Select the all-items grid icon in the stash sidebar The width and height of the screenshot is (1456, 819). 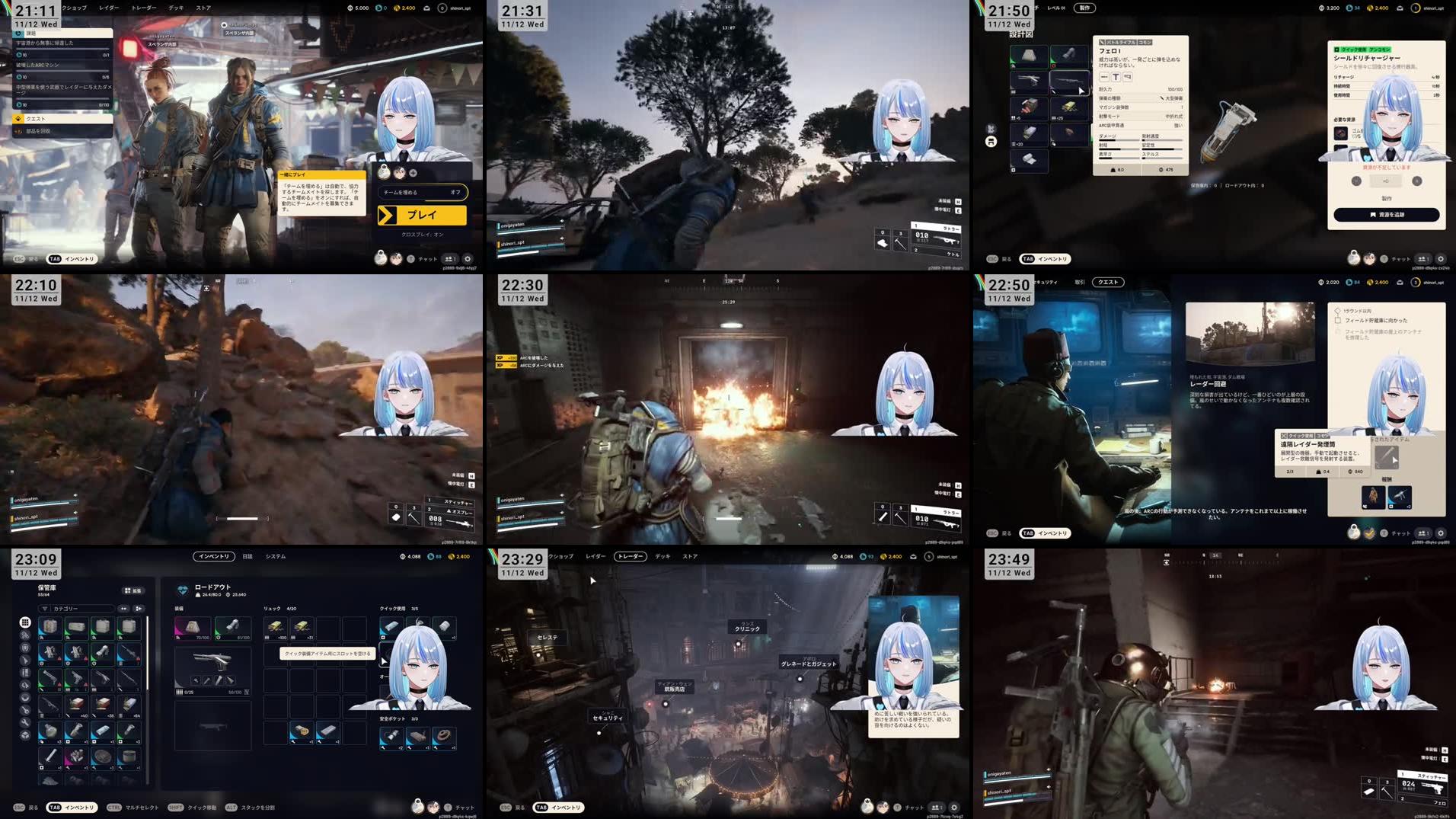pos(25,623)
